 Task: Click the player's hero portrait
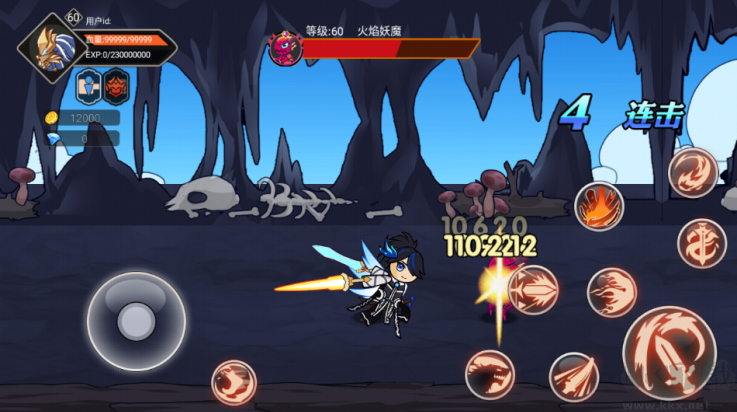click(x=48, y=45)
